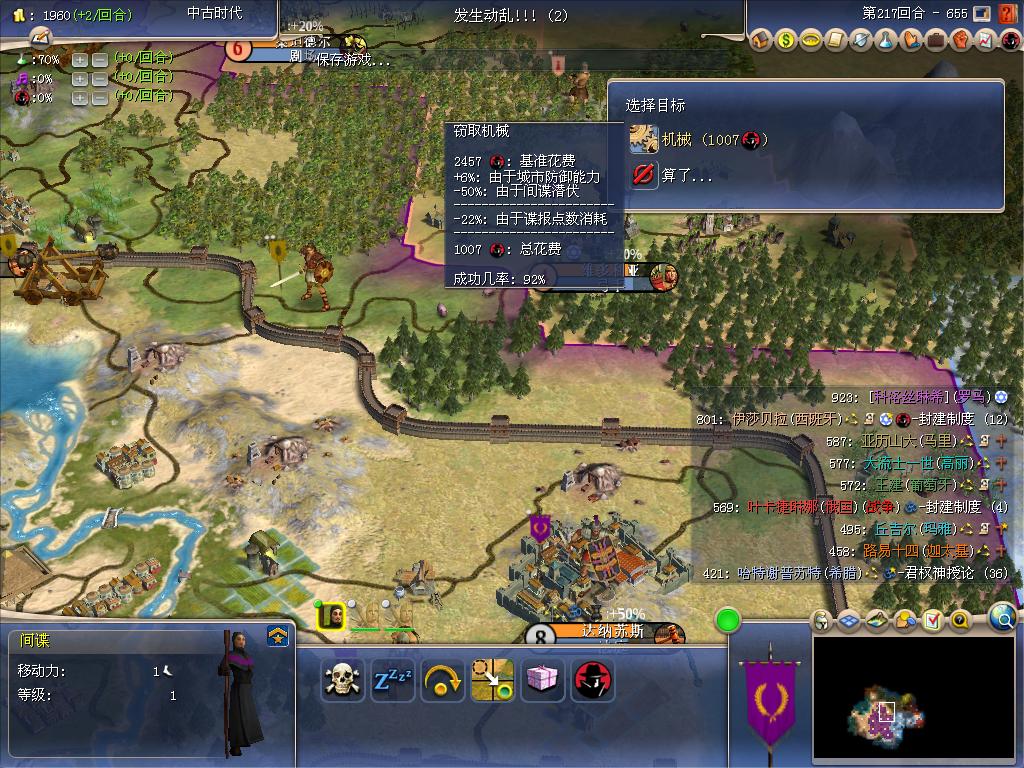Open the Civilopedia question mark book
Screen dimensions: 1024x768
coord(960,621)
